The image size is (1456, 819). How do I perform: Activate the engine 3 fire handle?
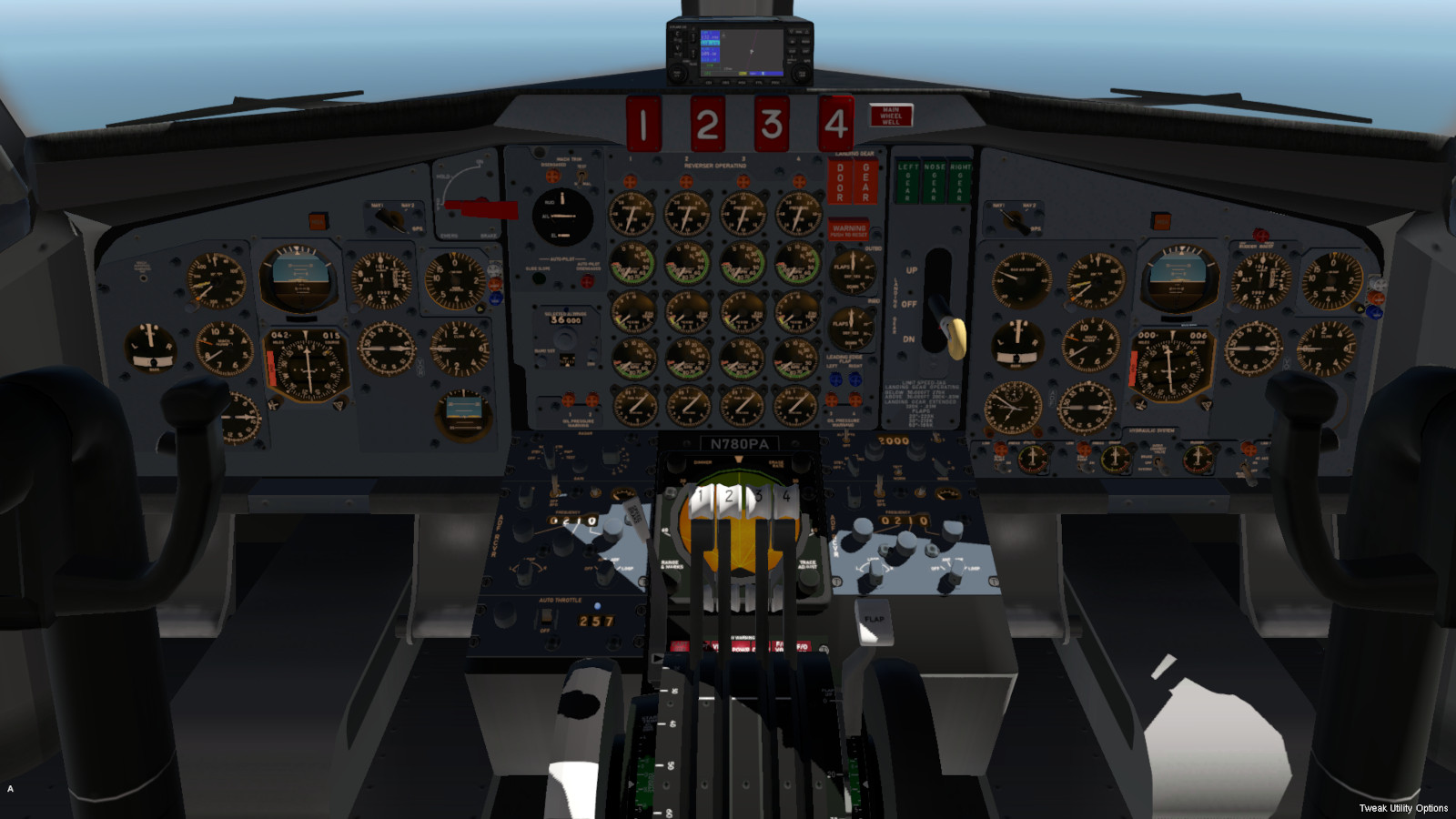pyautogui.click(x=772, y=124)
